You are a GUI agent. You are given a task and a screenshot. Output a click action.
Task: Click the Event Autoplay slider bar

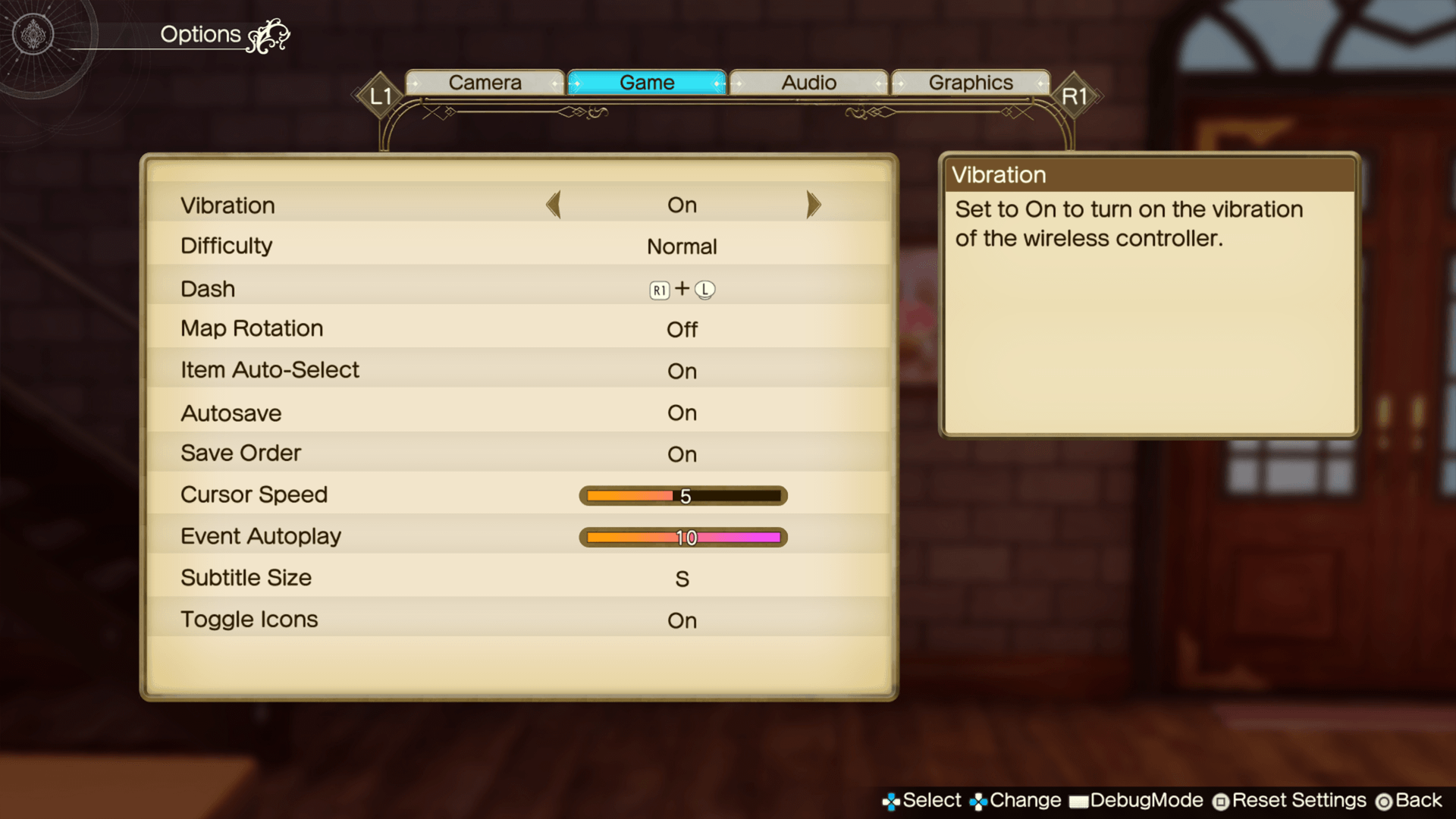(x=682, y=538)
